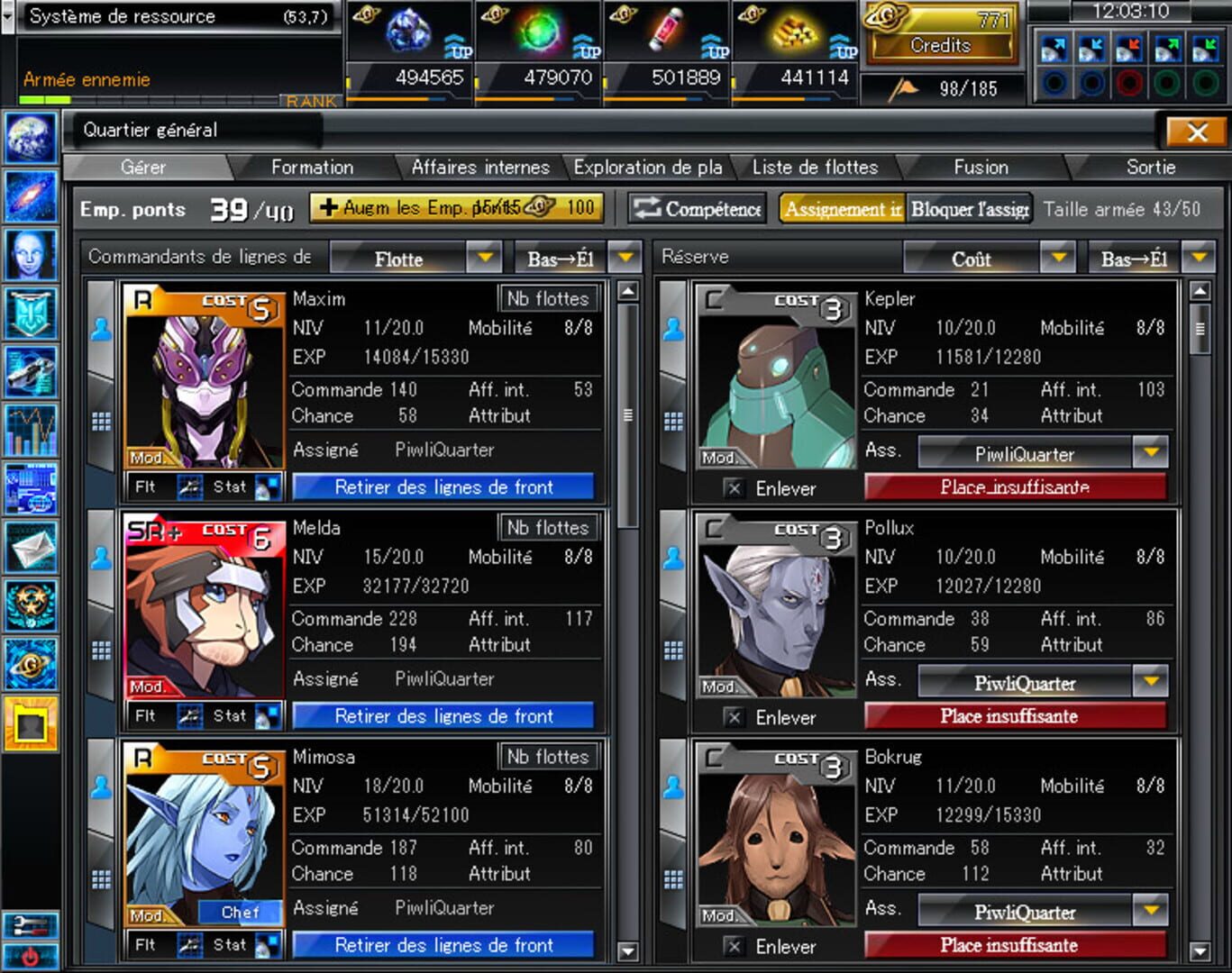This screenshot has height=973, width=1232.
Task: Switch to the Formation tab
Action: coord(312,167)
